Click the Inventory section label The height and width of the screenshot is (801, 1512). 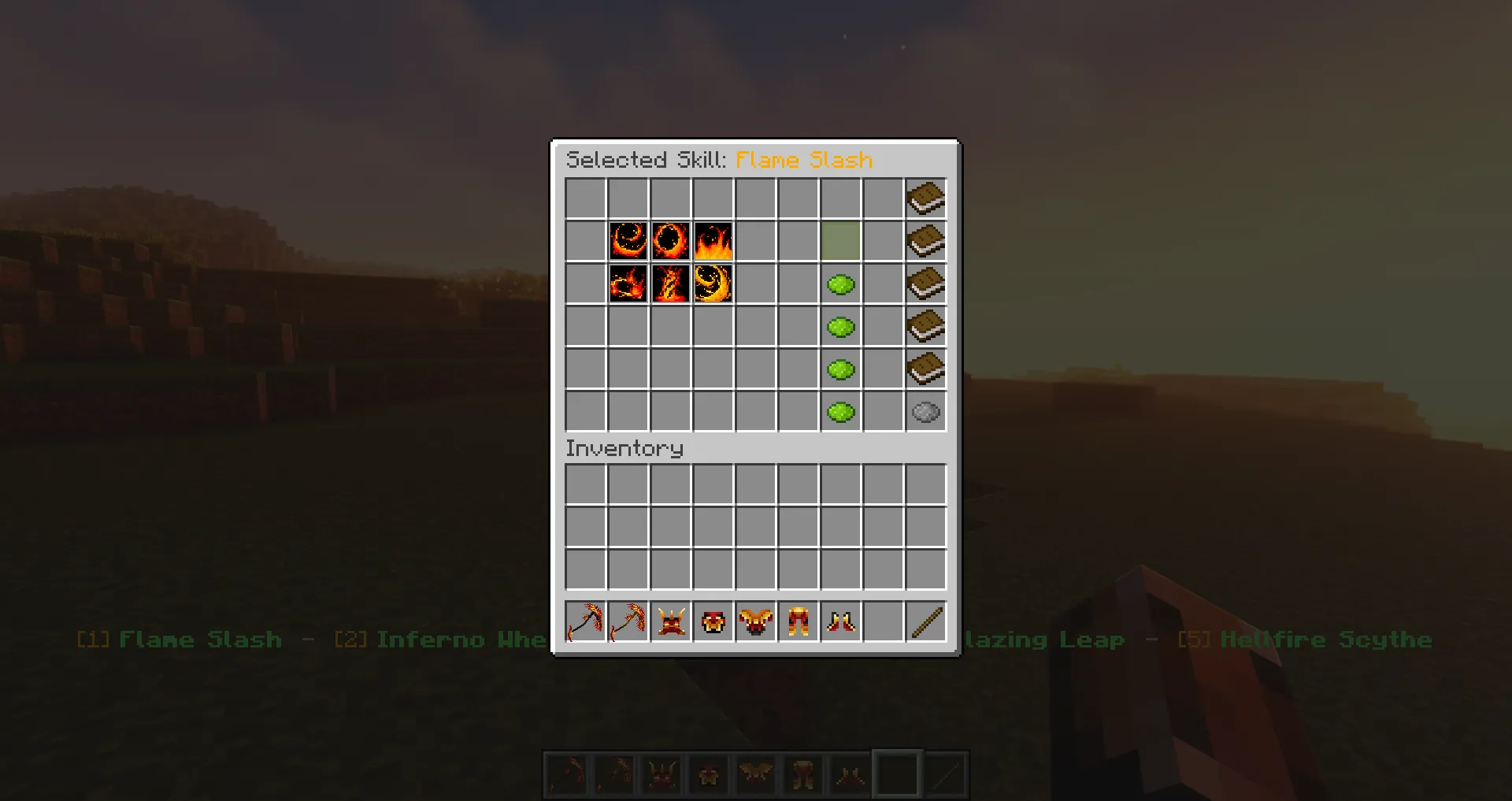click(624, 448)
